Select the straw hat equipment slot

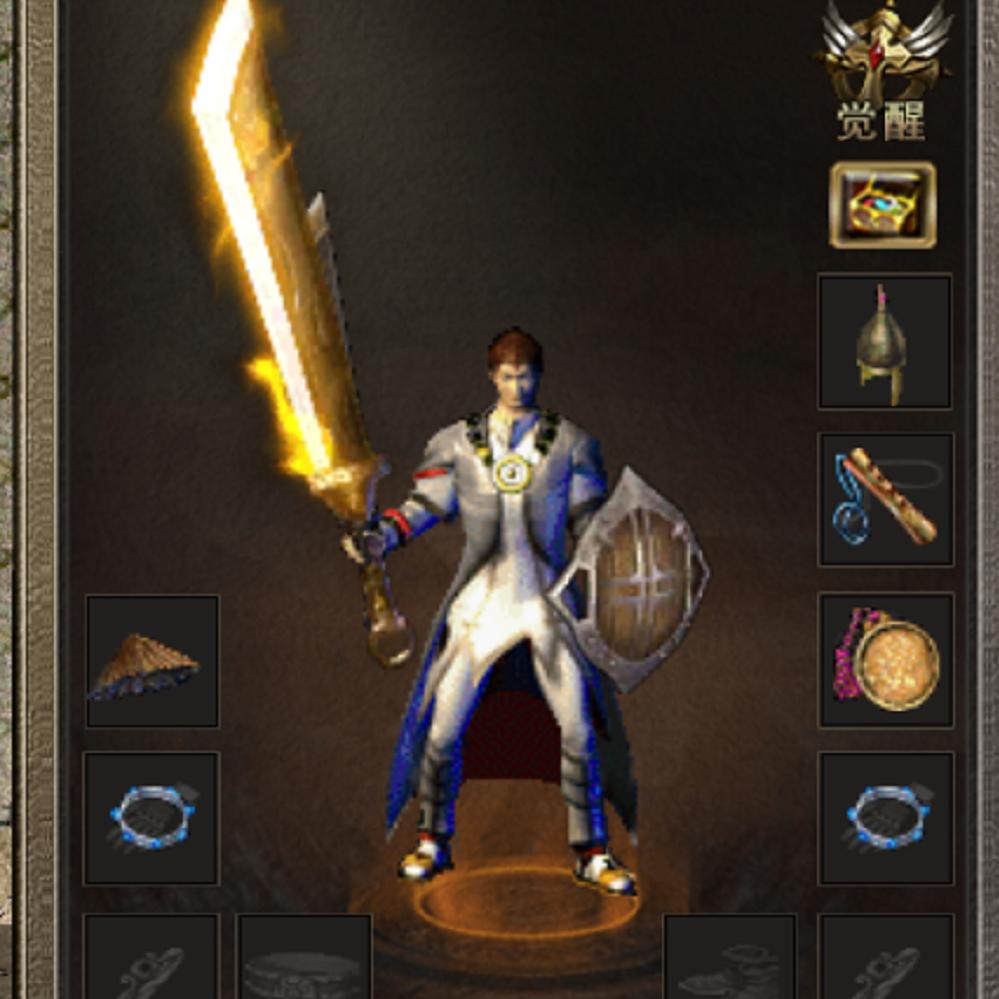pyautogui.click(x=151, y=661)
